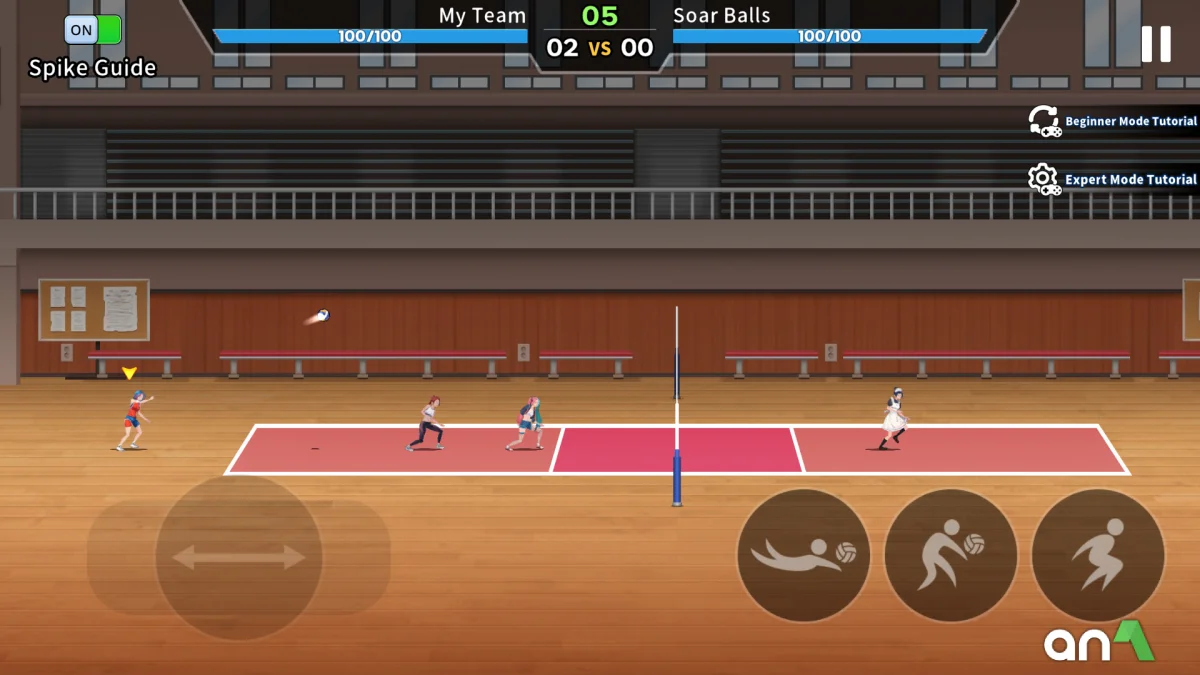
Task: Tap the ball bump action button
Action: click(951, 555)
